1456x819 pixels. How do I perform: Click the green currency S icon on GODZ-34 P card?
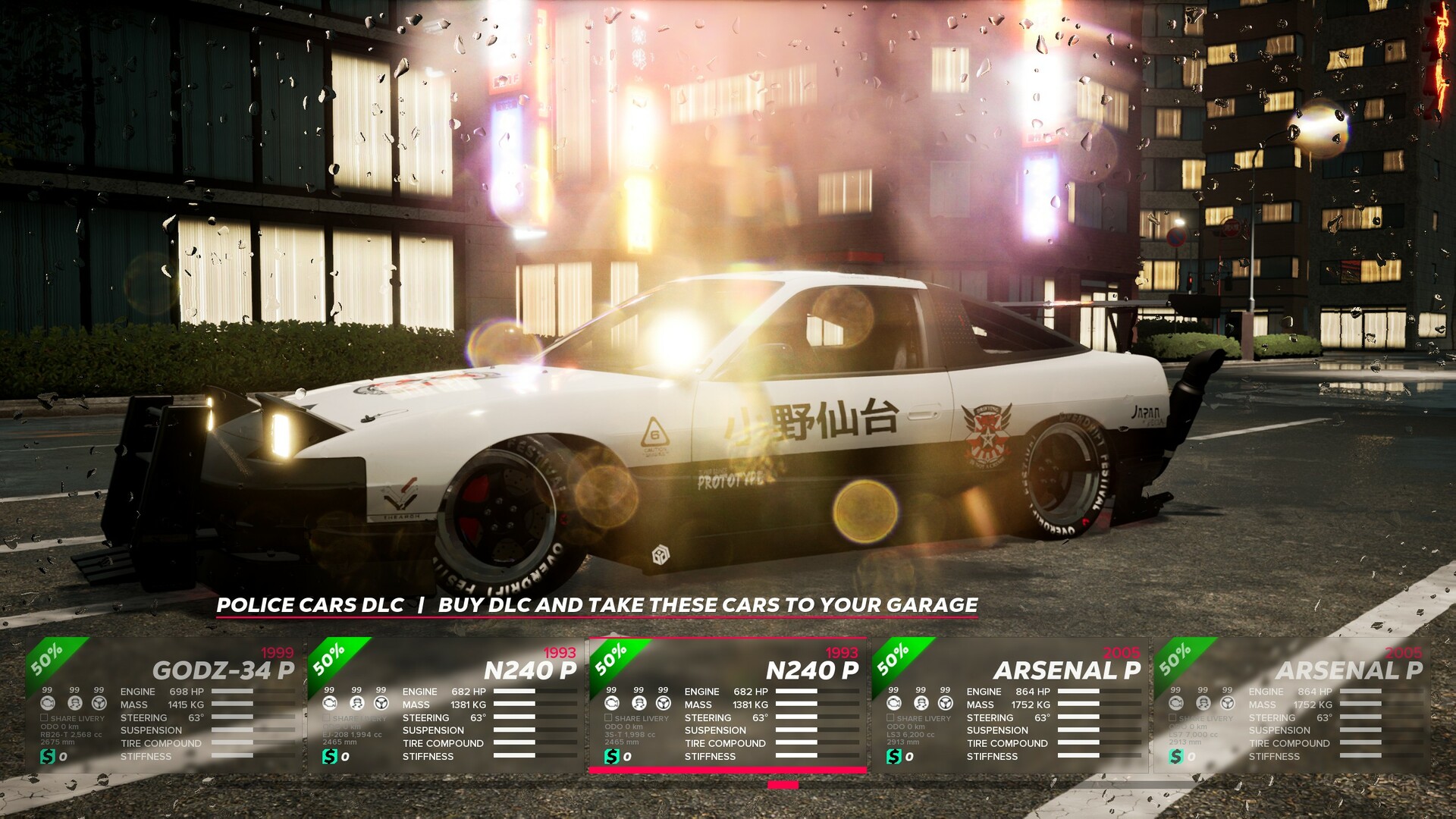[x=48, y=755]
